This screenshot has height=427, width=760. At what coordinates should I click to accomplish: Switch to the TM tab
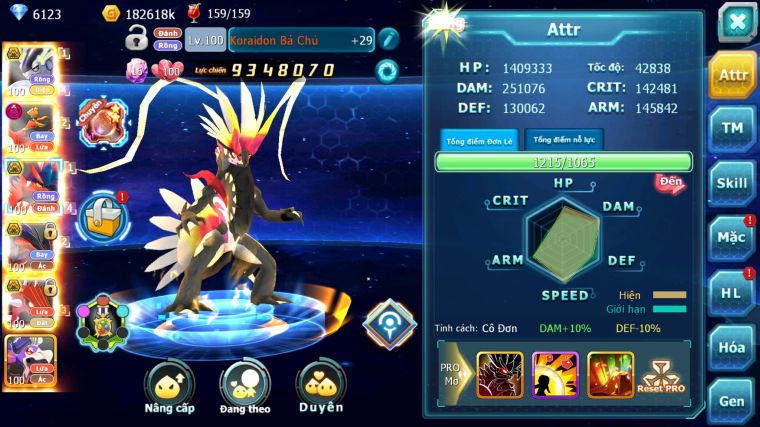click(x=731, y=128)
